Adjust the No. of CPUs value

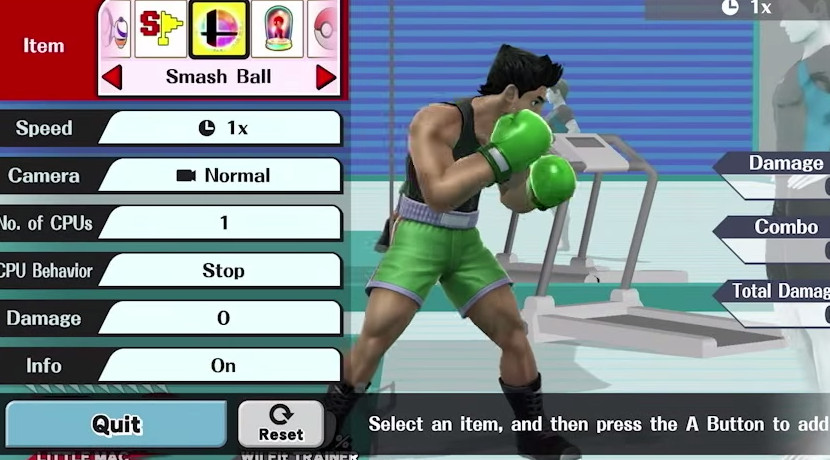tap(221, 223)
